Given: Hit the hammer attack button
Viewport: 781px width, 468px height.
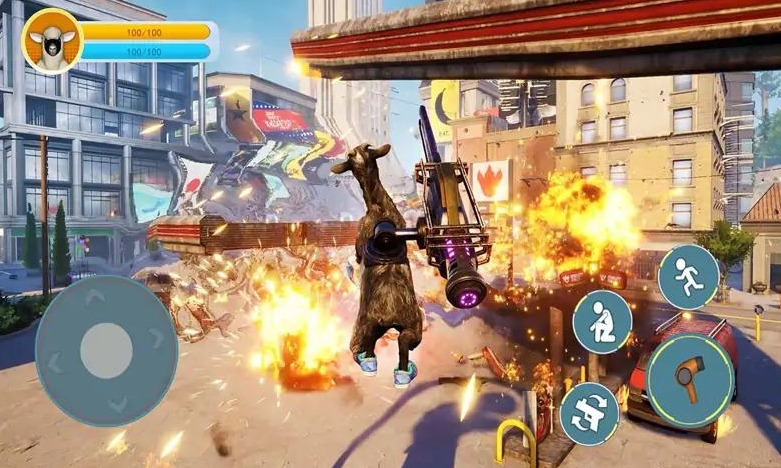Looking at the screenshot, I should coord(691,380).
